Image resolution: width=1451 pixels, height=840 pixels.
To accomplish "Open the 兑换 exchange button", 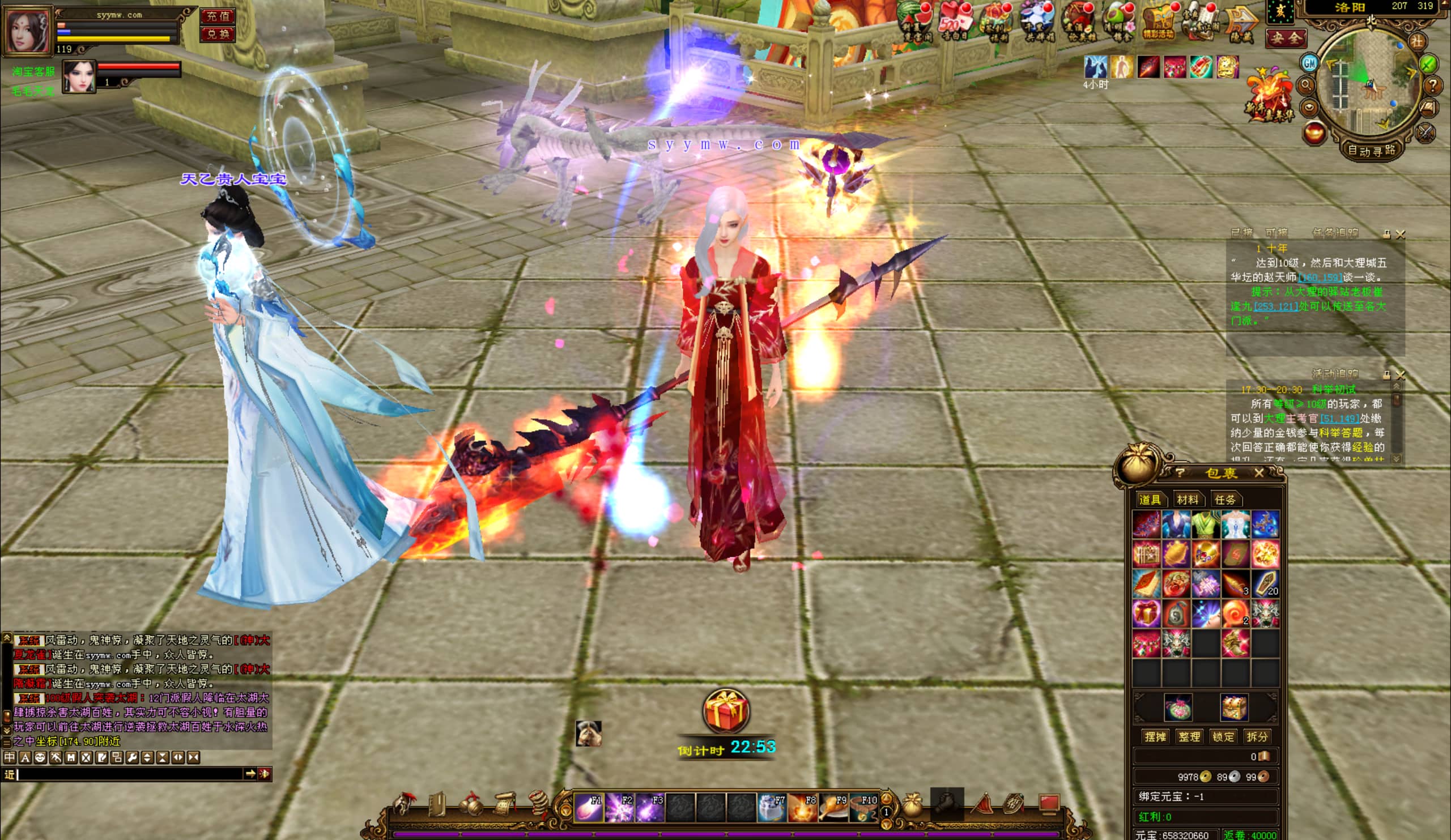I will (x=218, y=34).
